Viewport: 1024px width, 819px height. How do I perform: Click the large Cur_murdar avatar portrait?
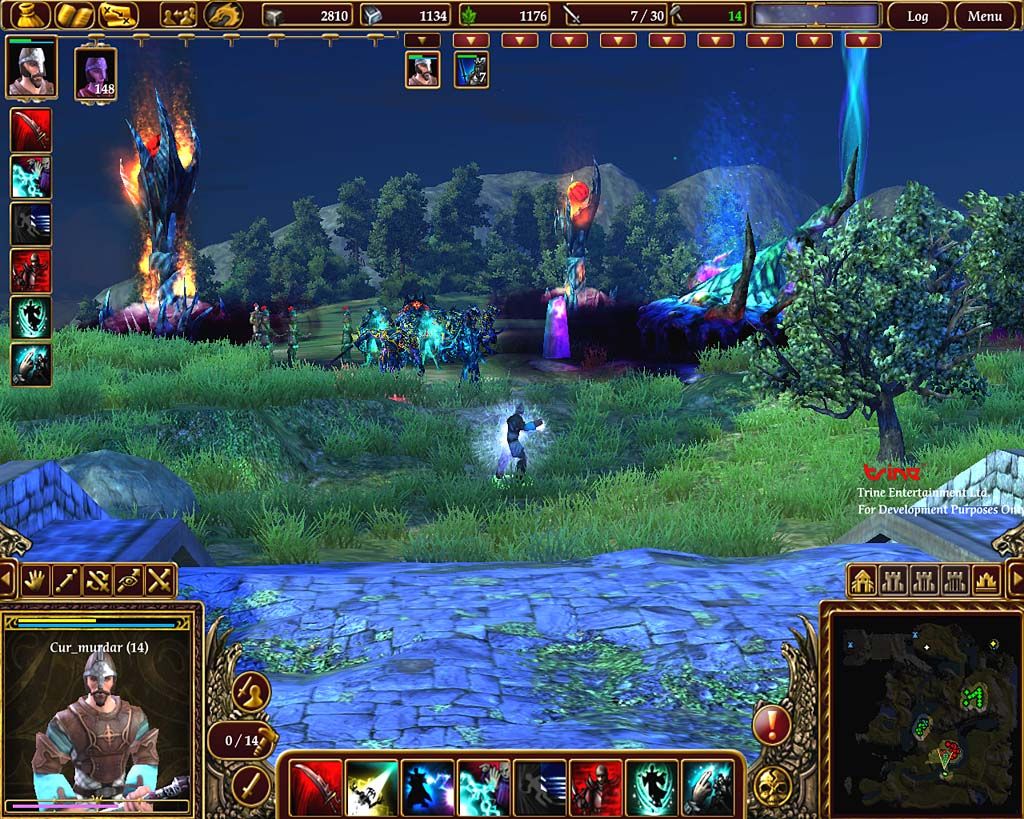tap(97, 722)
